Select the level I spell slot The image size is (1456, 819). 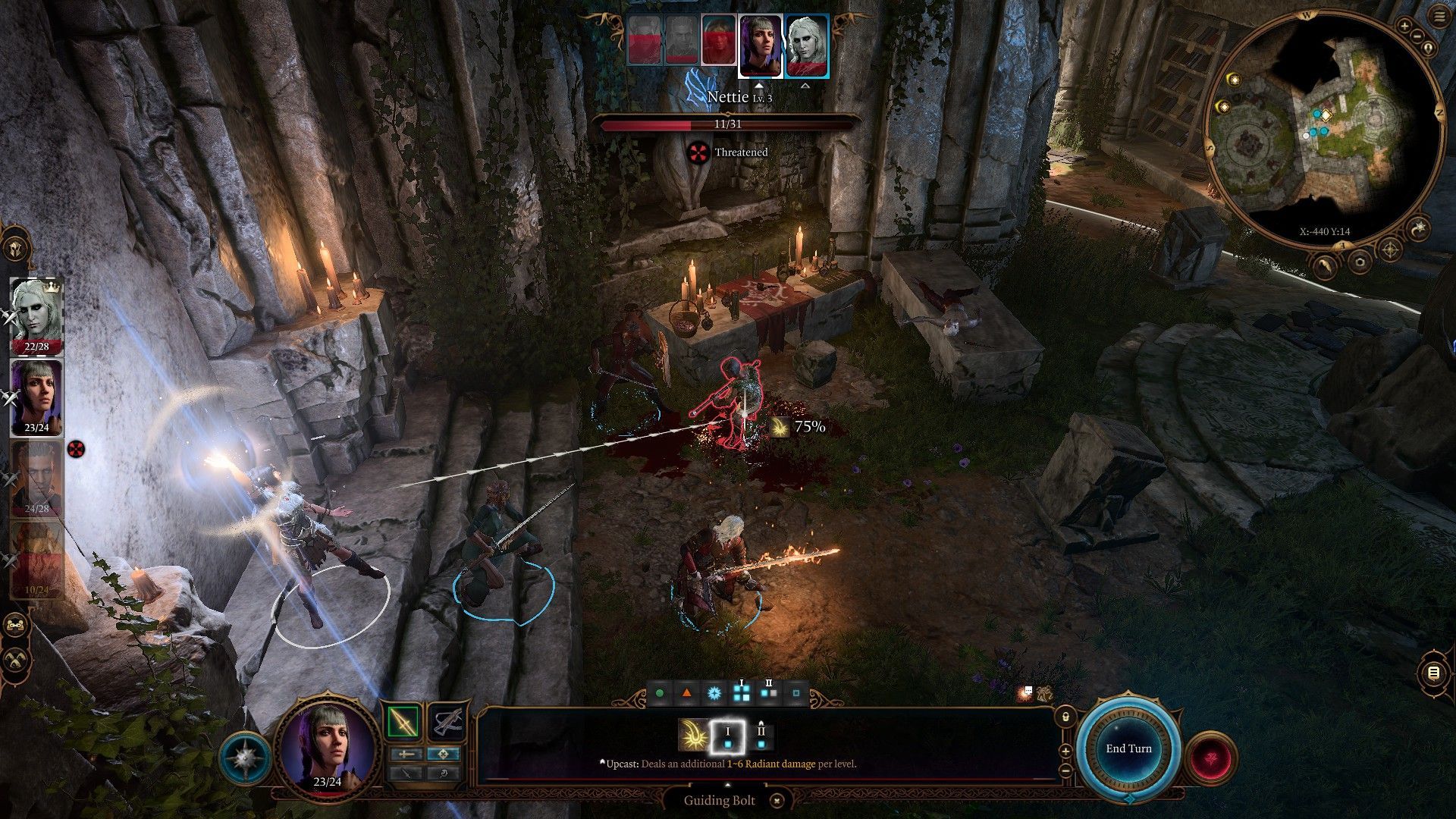click(x=727, y=735)
